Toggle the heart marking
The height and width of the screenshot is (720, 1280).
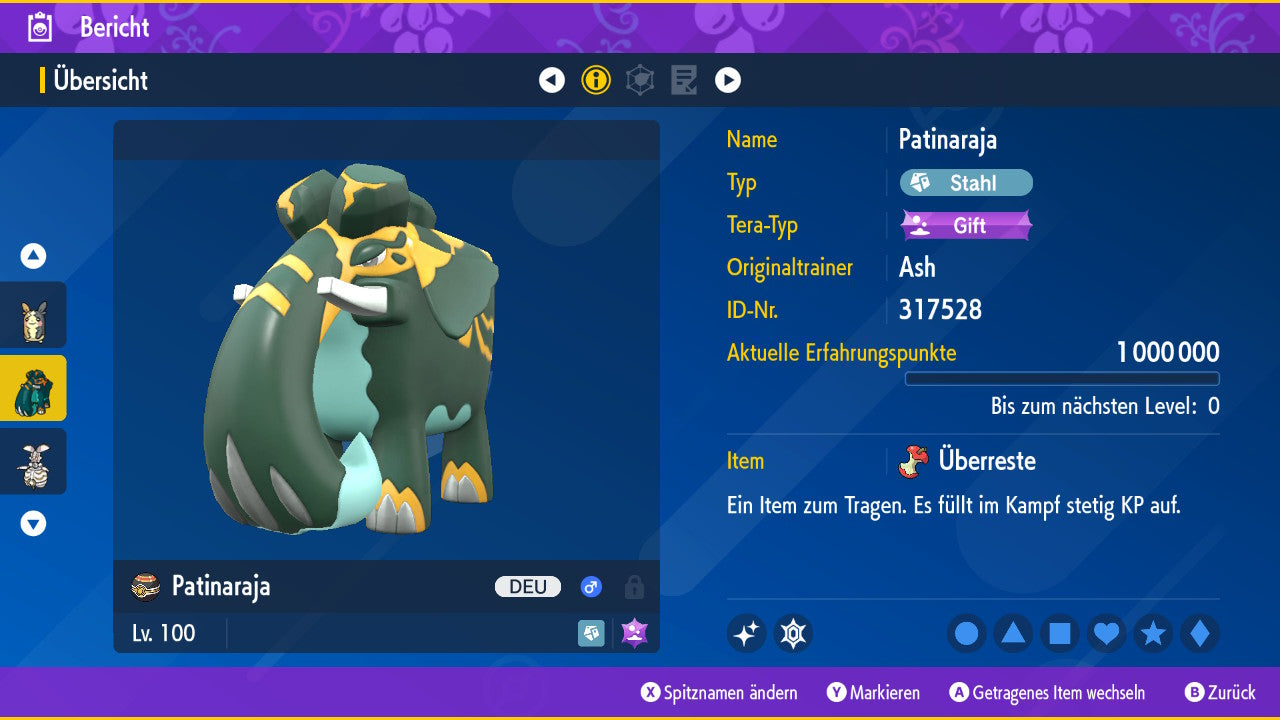tap(1106, 634)
